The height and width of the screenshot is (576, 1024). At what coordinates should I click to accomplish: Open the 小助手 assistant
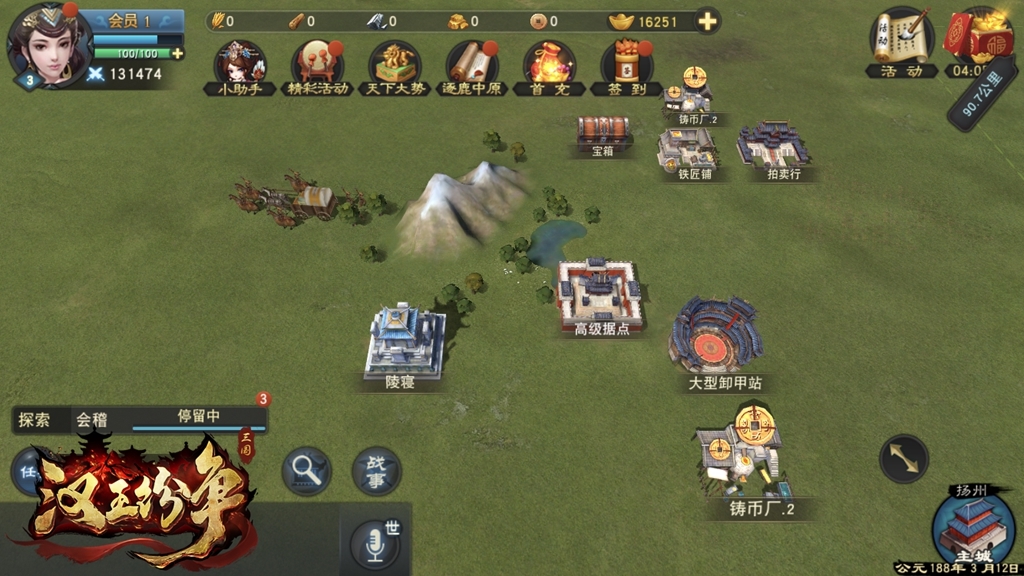[240, 66]
